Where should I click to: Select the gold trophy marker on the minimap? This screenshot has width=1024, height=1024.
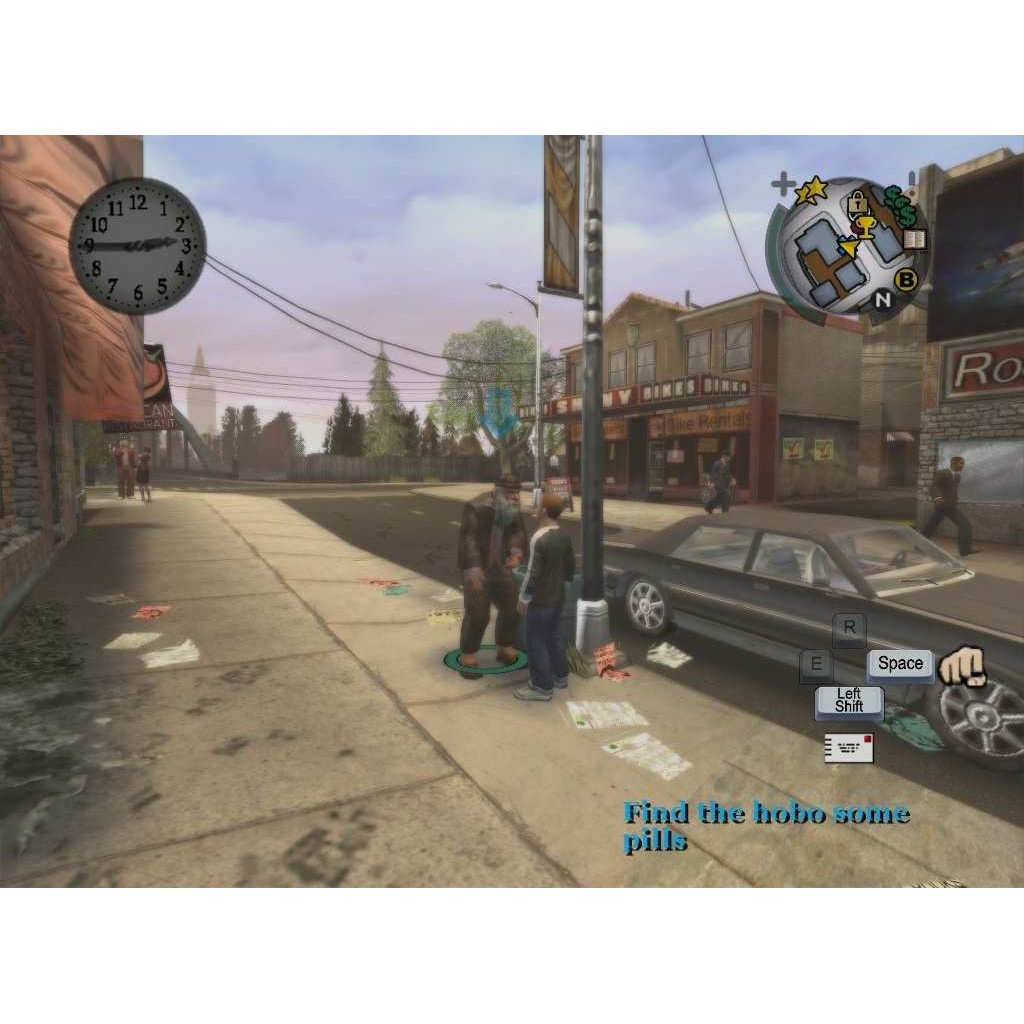pos(865,227)
